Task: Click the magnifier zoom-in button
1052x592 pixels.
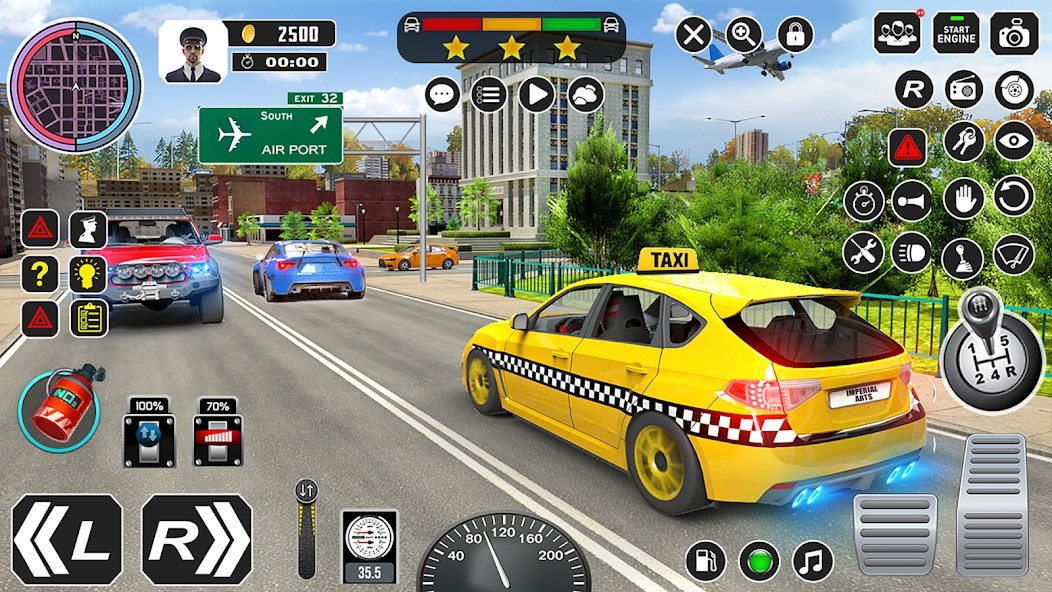Action: click(744, 35)
